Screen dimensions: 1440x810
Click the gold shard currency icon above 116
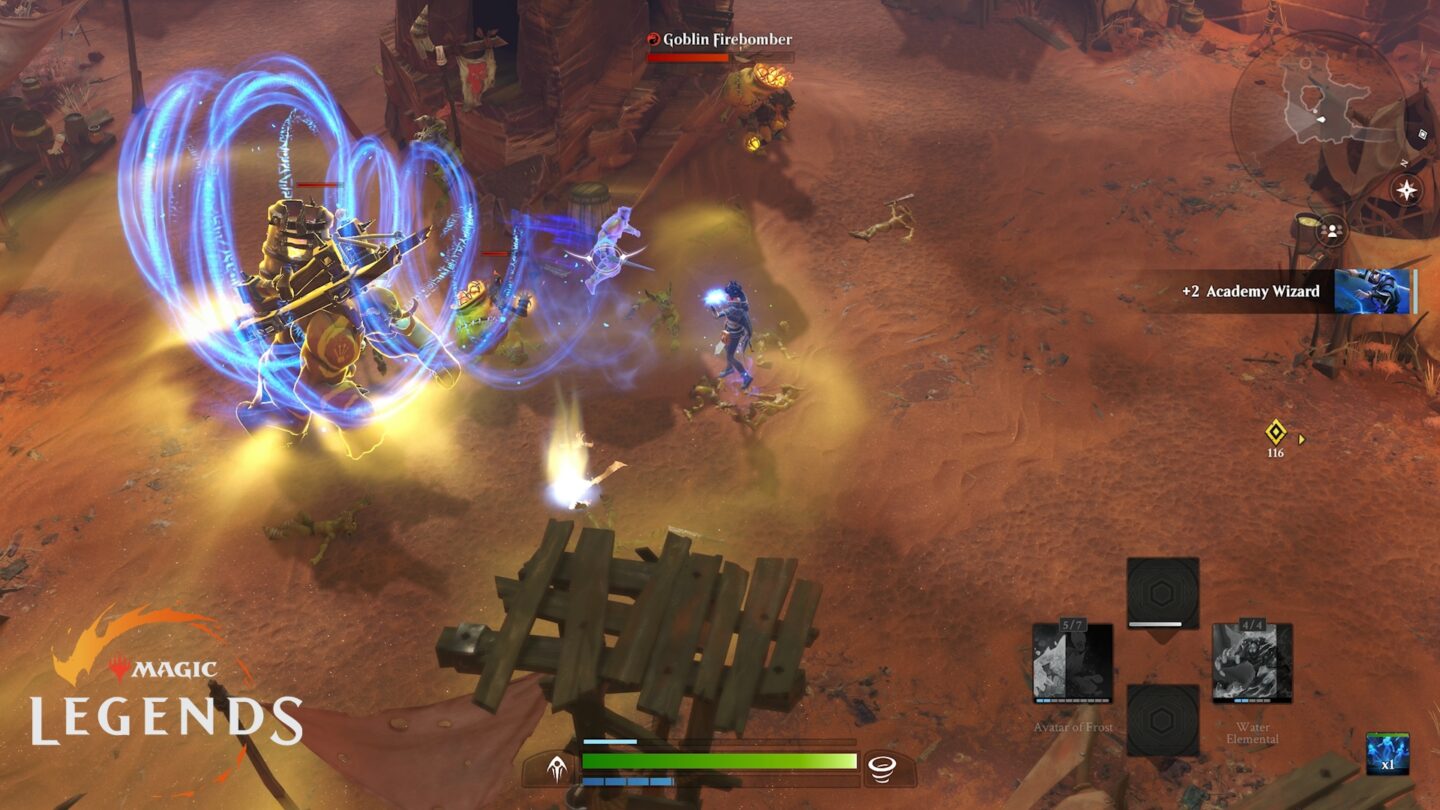[1276, 431]
